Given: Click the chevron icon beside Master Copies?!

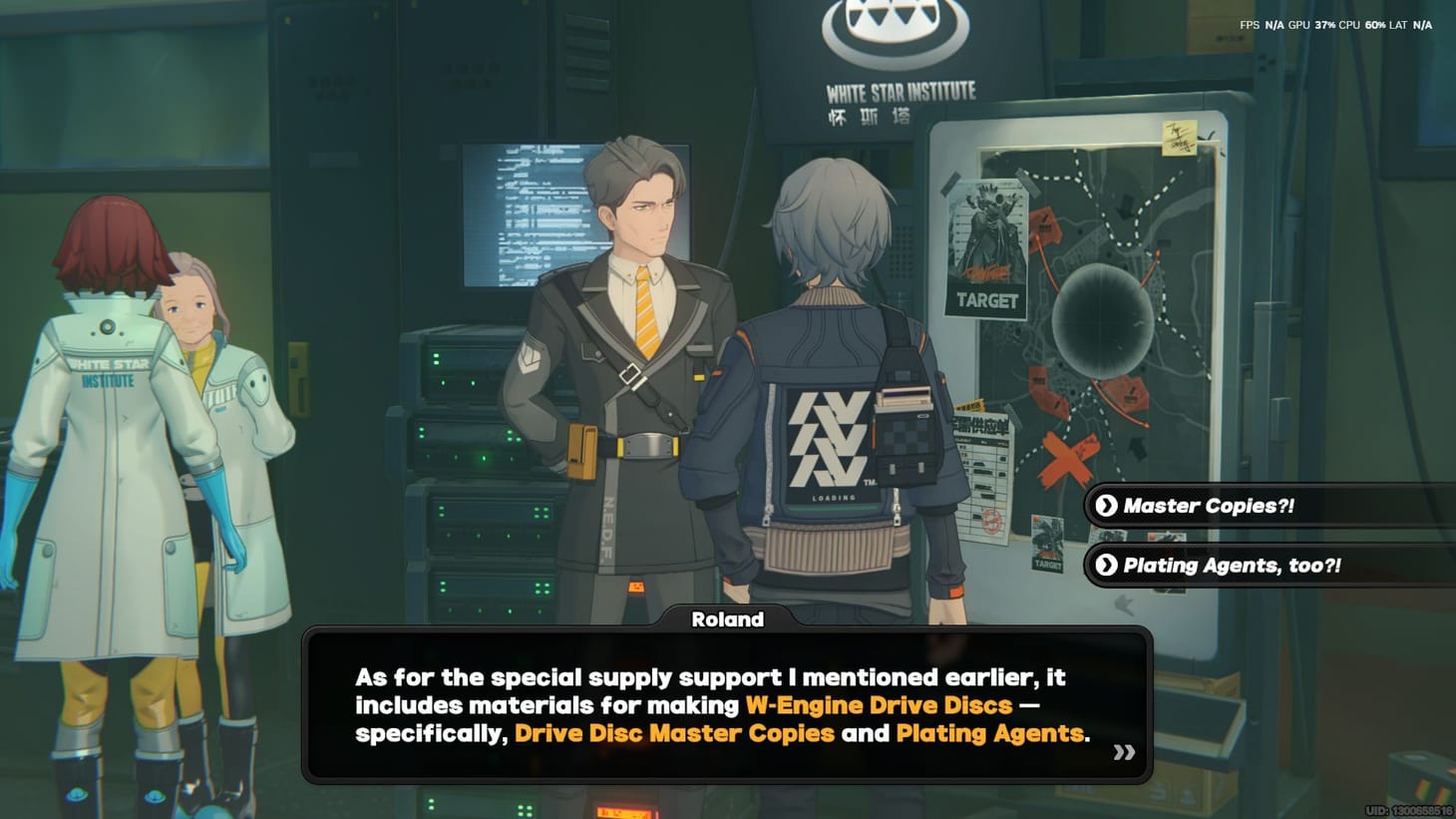Looking at the screenshot, I should point(1105,506).
